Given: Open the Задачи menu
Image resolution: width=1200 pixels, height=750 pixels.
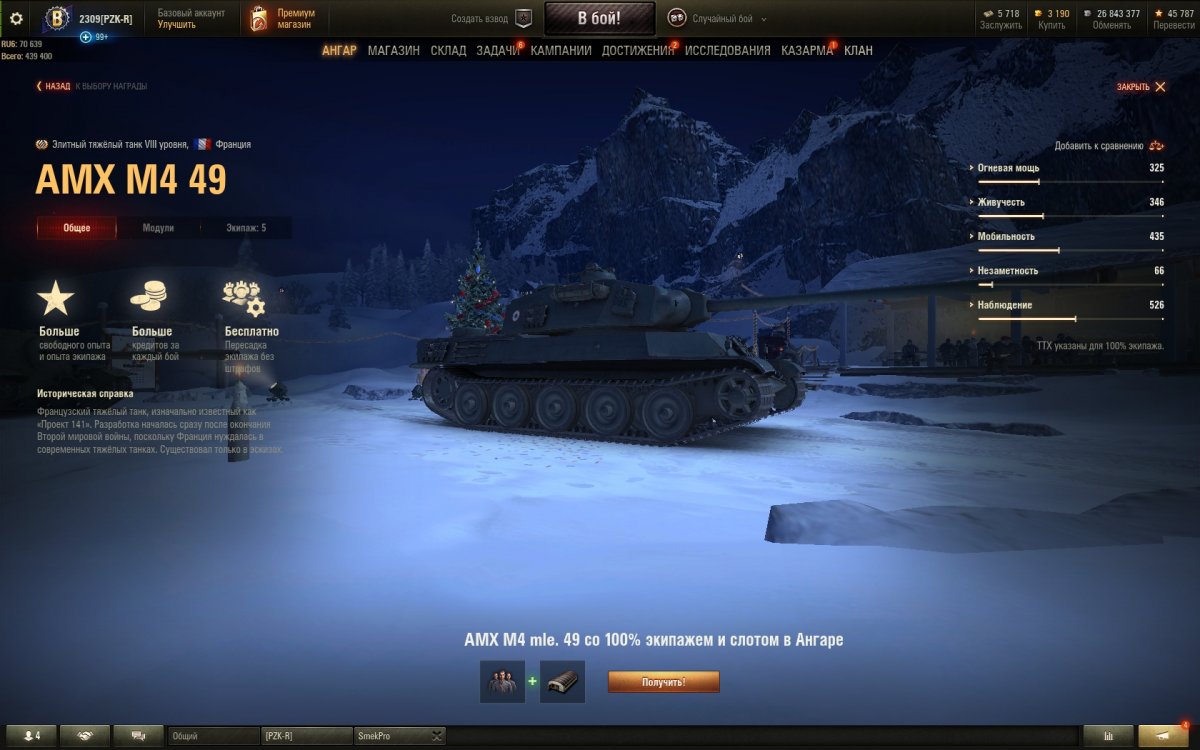Looking at the screenshot, I should tap(497, 50).
